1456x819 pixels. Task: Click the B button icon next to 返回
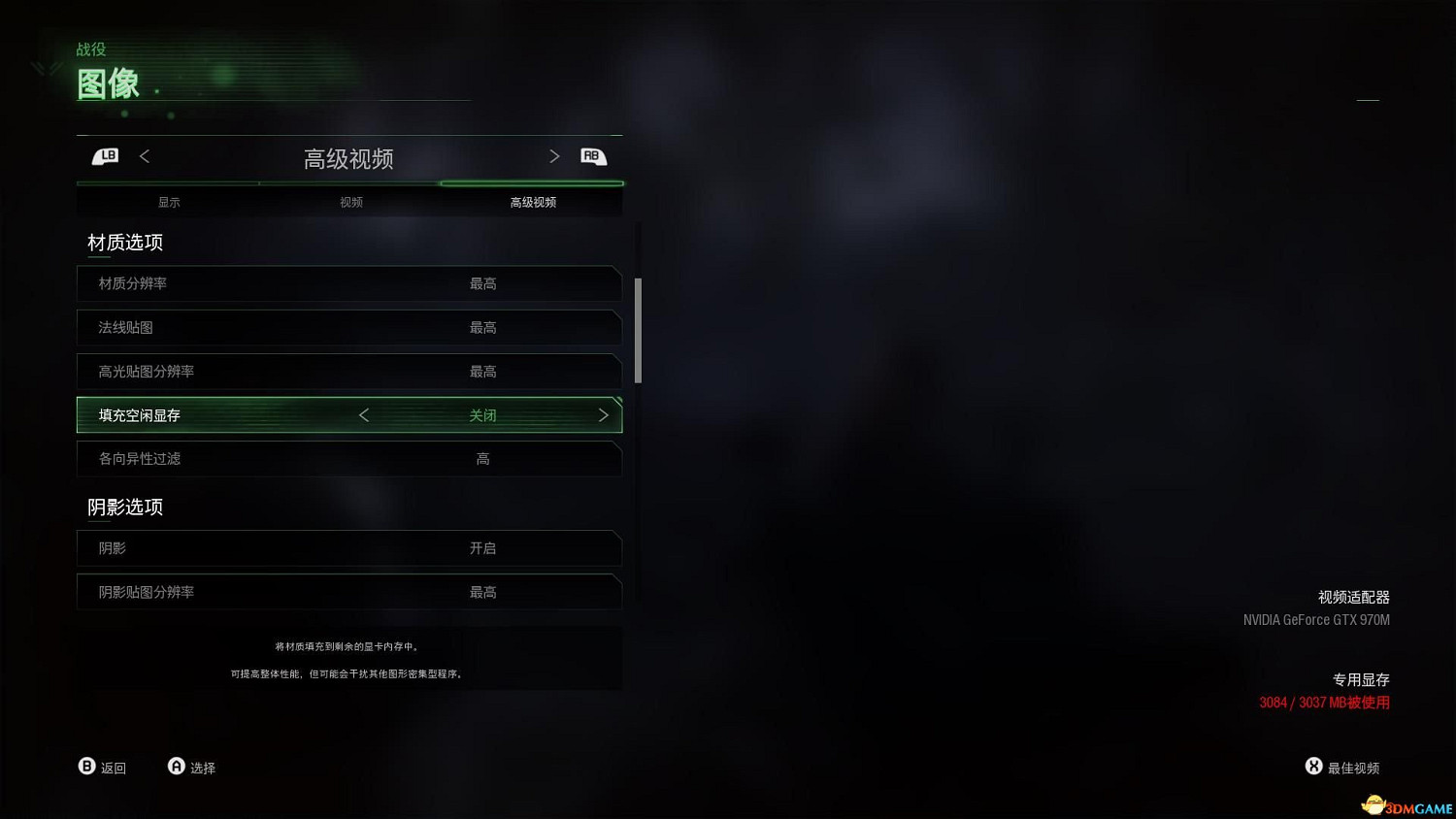86,766
